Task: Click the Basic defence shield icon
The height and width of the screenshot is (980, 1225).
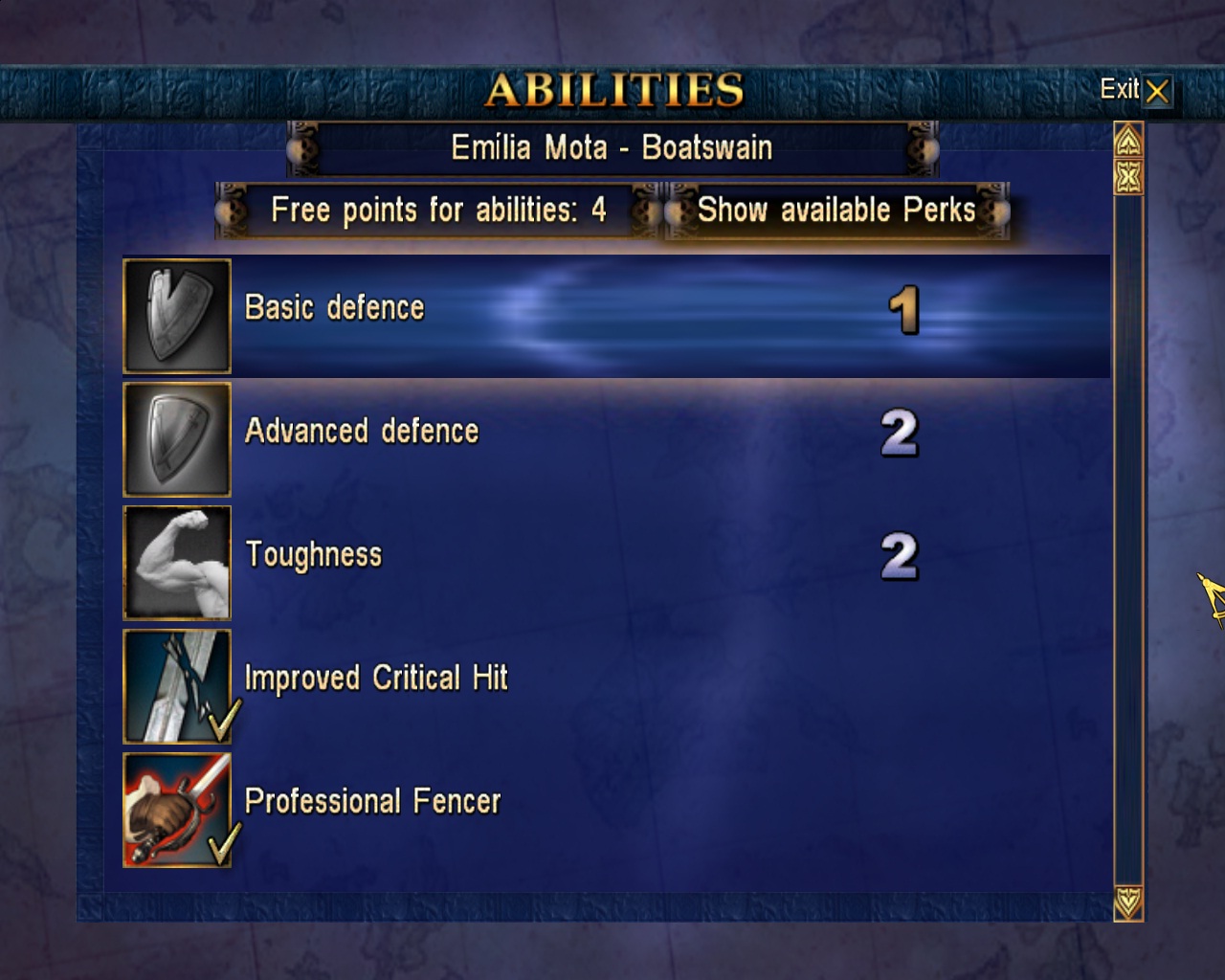Action: 177,316
